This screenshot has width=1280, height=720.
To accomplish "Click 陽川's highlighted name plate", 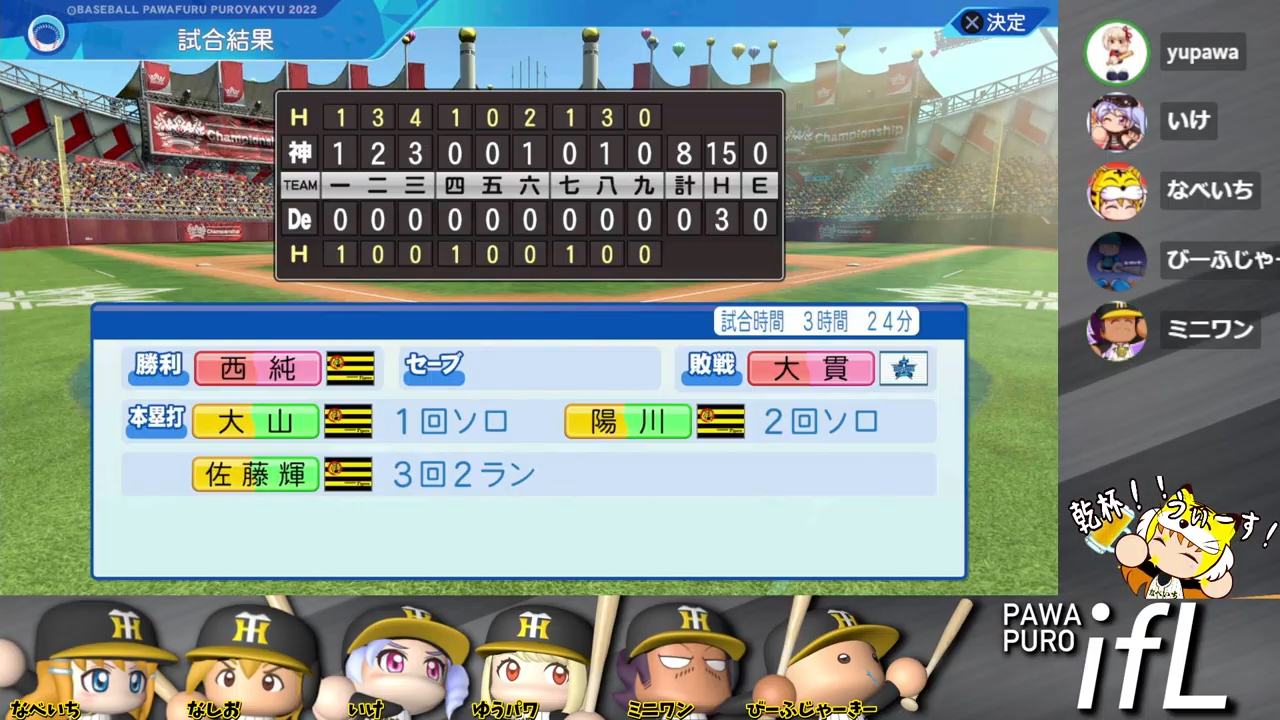I will [627, 422].
